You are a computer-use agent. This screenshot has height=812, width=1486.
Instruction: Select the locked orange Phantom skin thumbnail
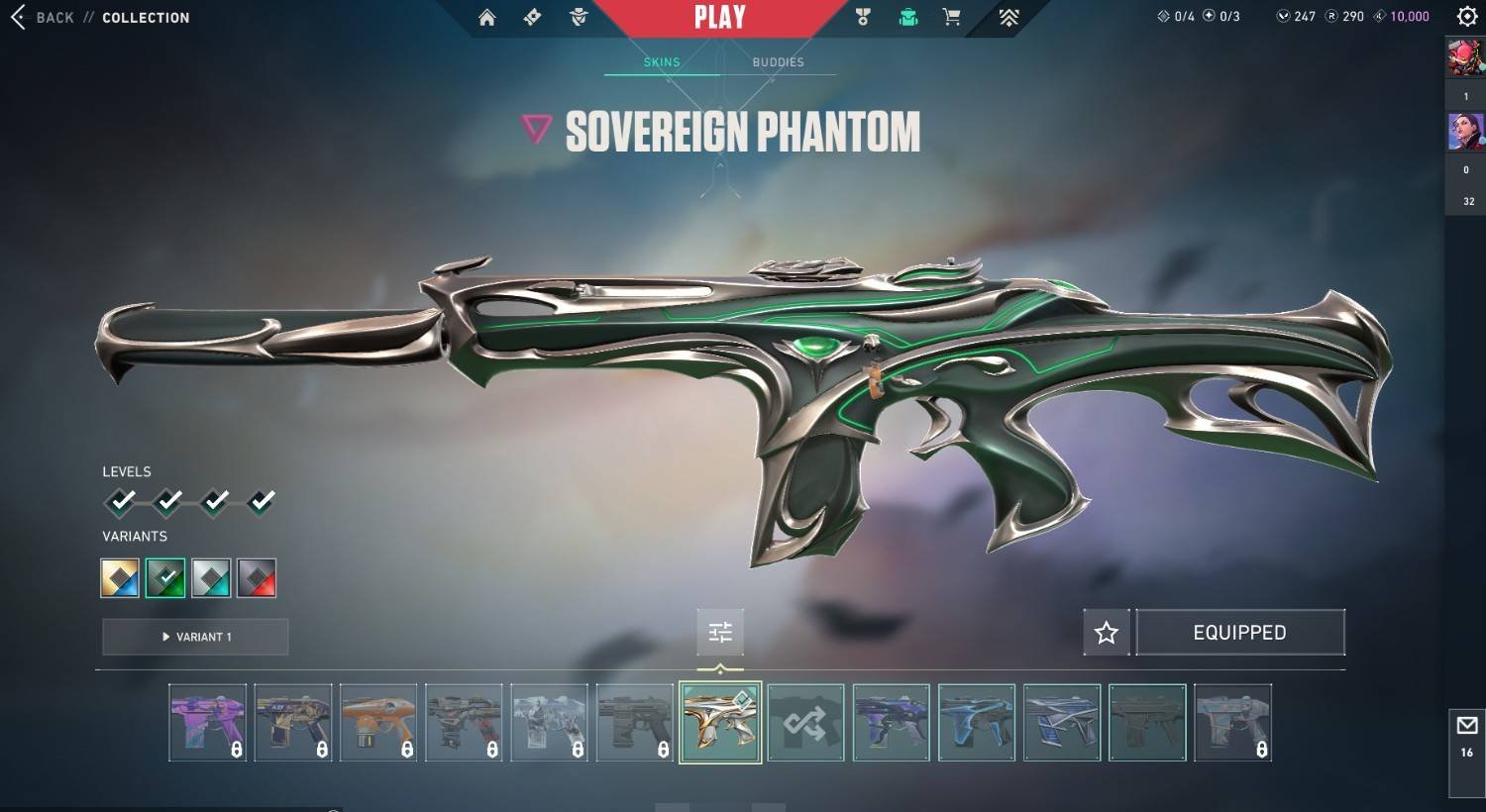pos(378,723)
